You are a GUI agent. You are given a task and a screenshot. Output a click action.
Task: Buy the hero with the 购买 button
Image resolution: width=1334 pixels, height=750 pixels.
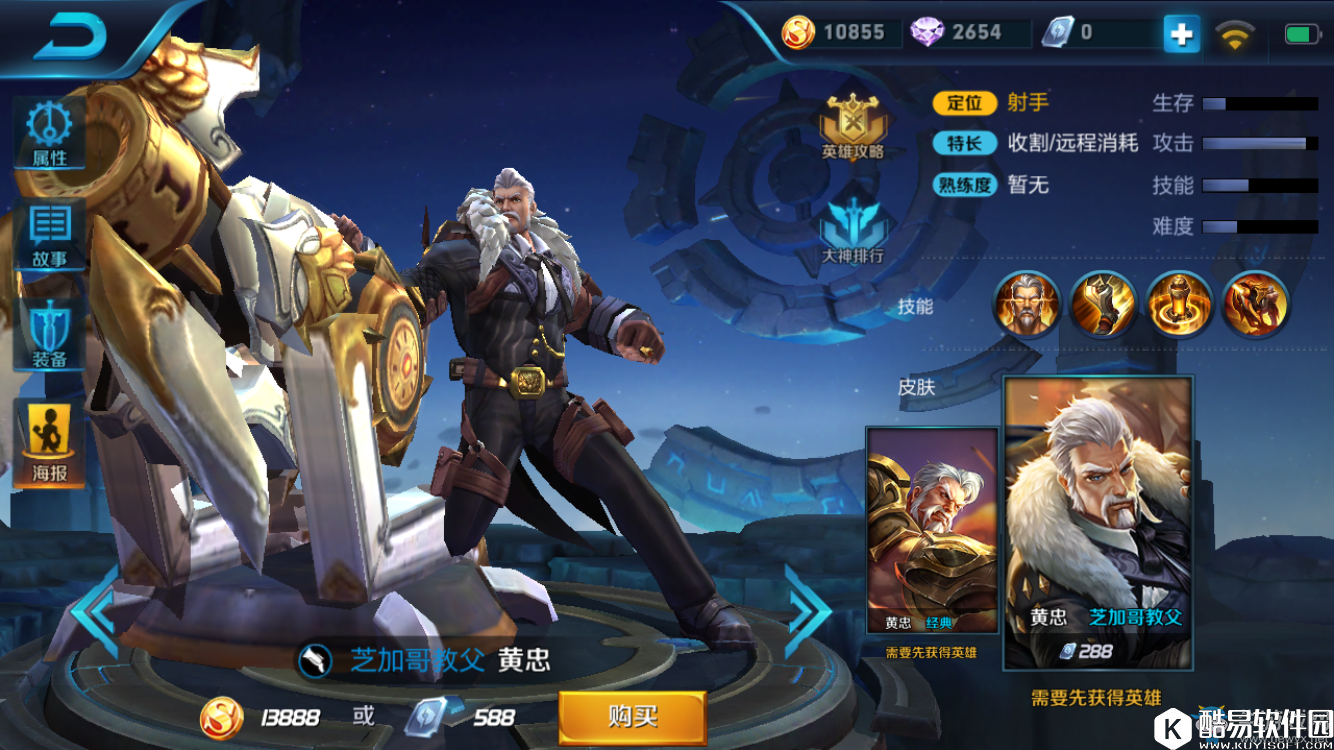pos(632,716)
